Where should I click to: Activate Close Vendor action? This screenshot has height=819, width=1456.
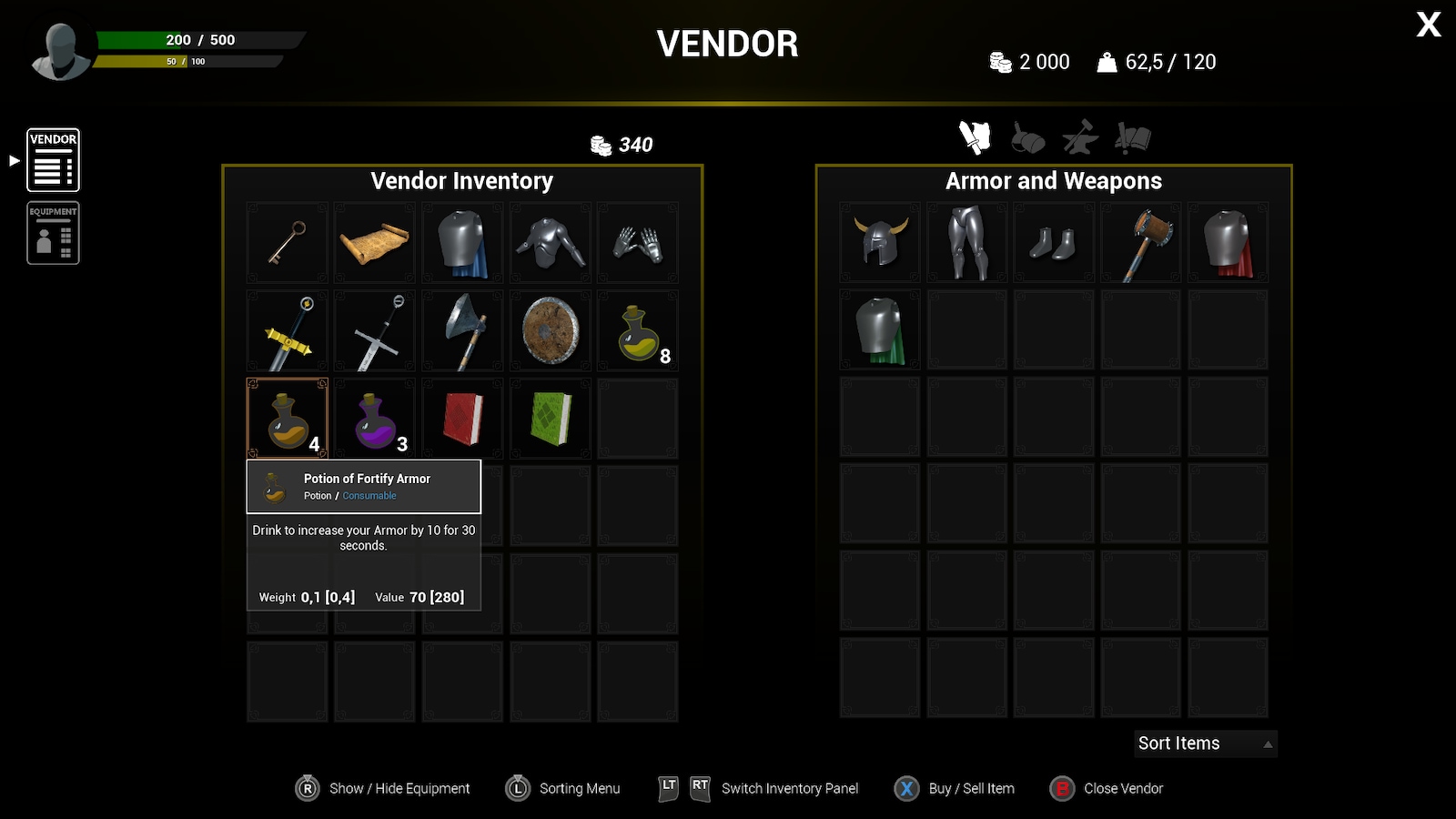click(1106, 788)
